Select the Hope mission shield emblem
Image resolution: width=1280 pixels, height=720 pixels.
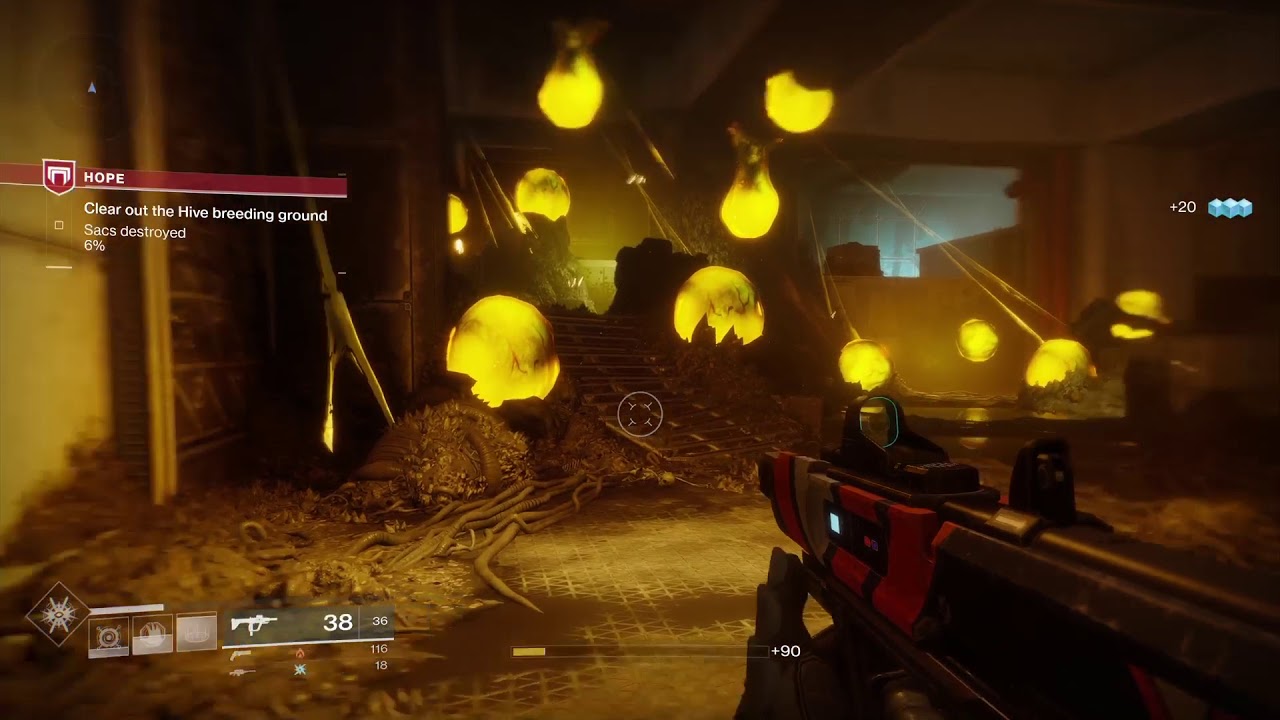59,177
